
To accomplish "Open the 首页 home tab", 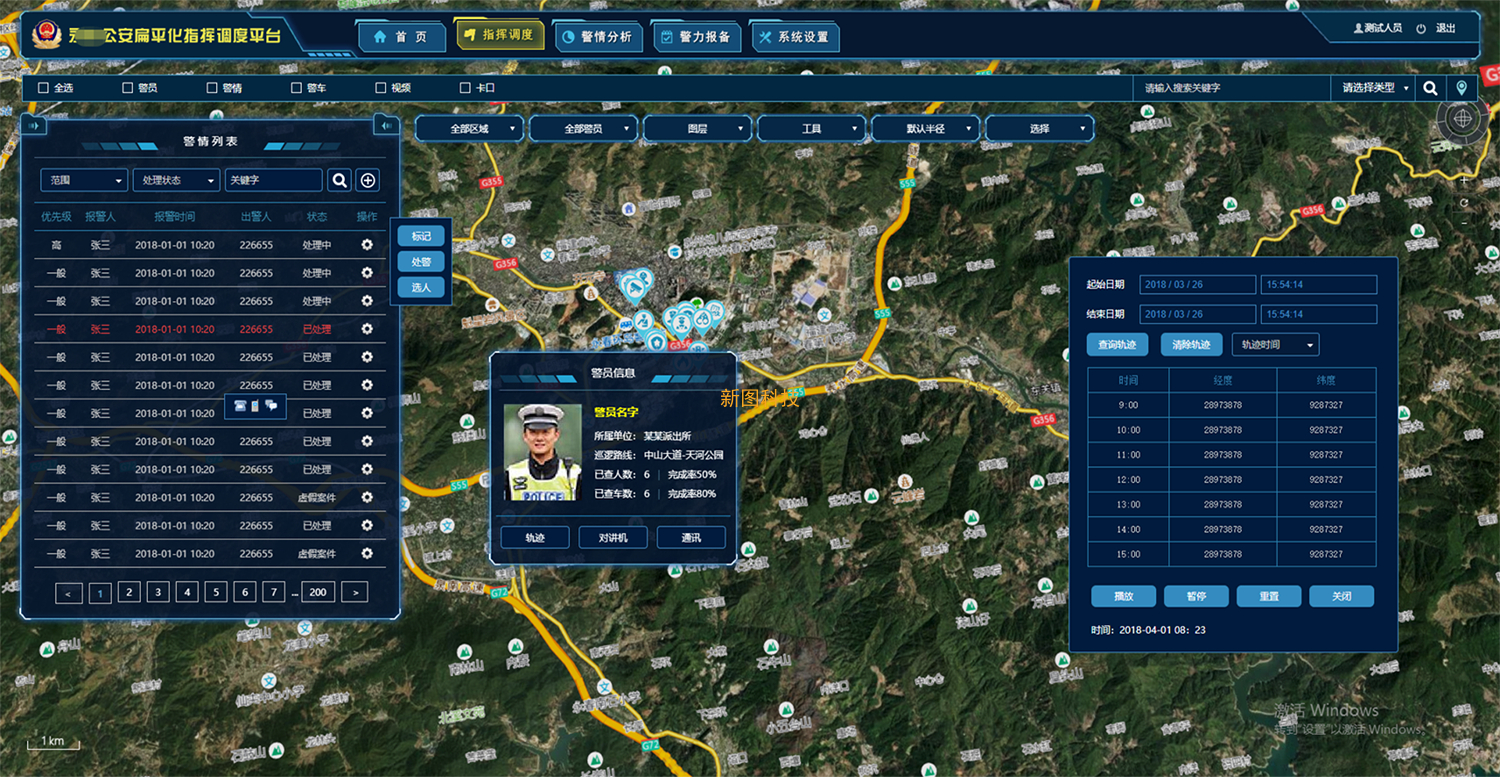I will pos(401,37).
